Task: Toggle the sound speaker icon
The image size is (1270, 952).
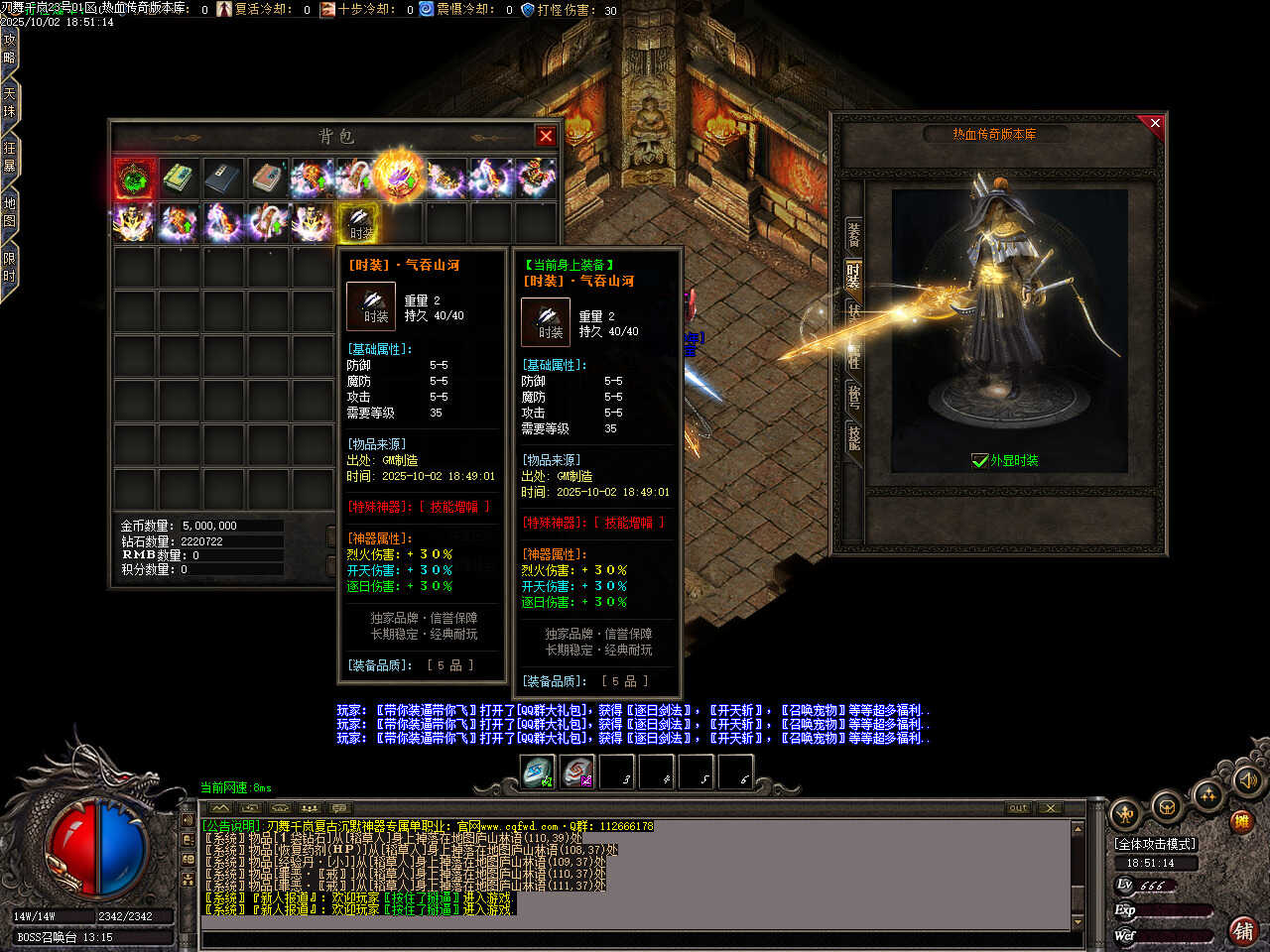Action: (x=1246, y=782)
